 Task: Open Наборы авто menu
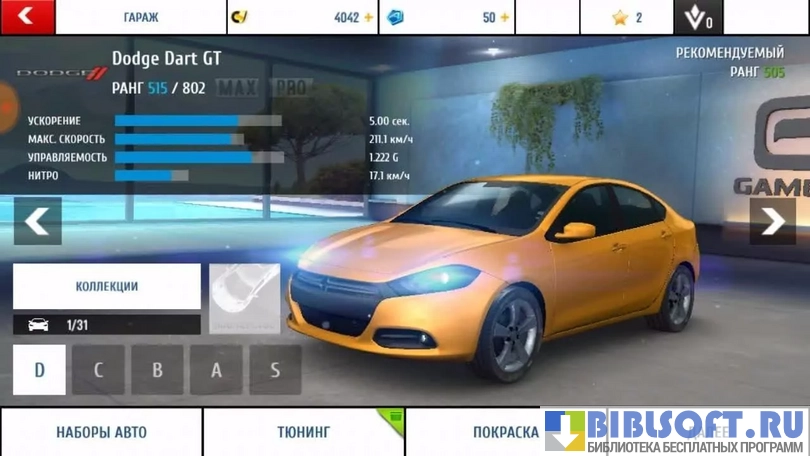(101, 432)
